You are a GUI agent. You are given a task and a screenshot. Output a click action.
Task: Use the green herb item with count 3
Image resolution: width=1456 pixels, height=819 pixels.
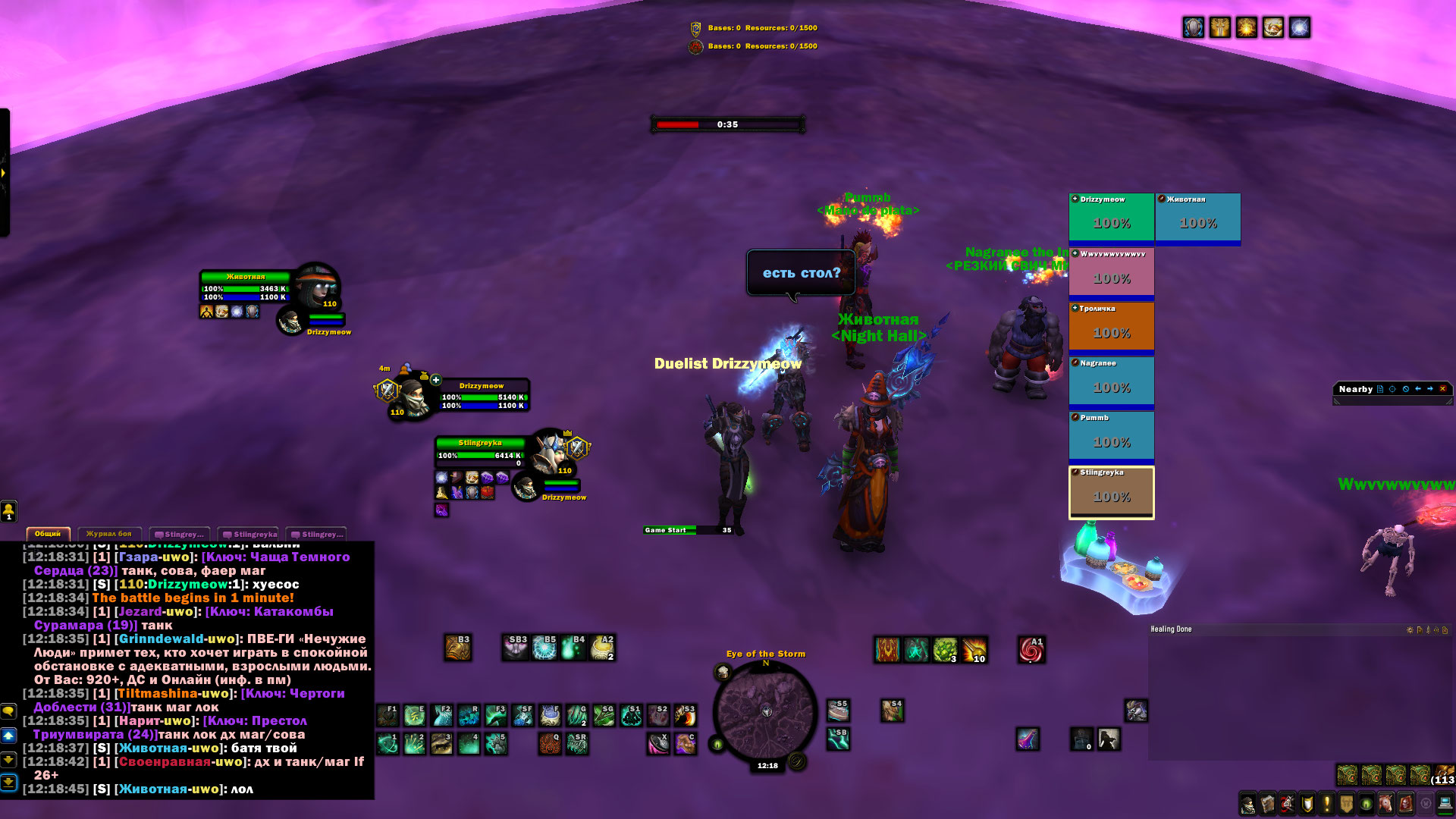pos(945,650)
